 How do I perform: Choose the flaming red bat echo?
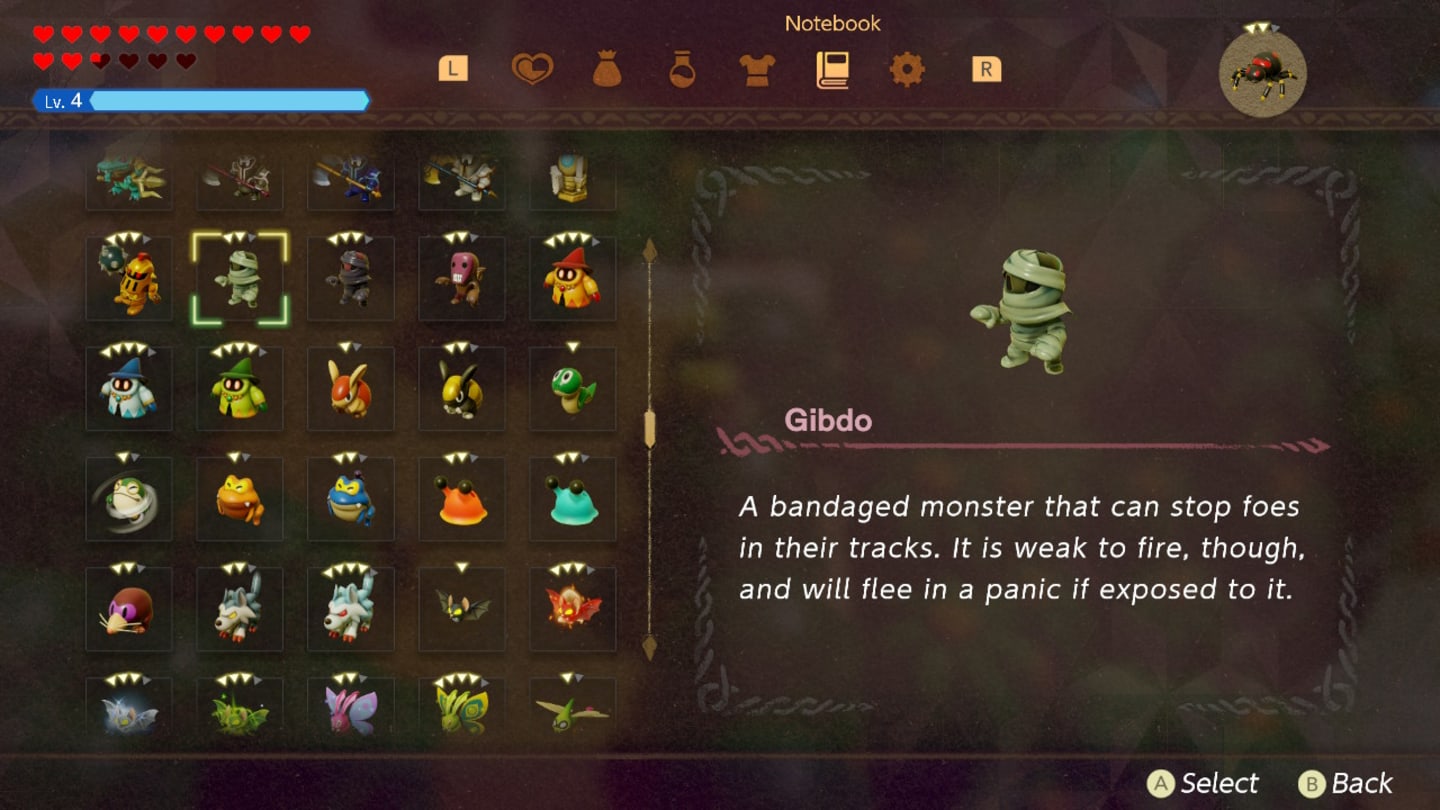click(x=572, y=609)
